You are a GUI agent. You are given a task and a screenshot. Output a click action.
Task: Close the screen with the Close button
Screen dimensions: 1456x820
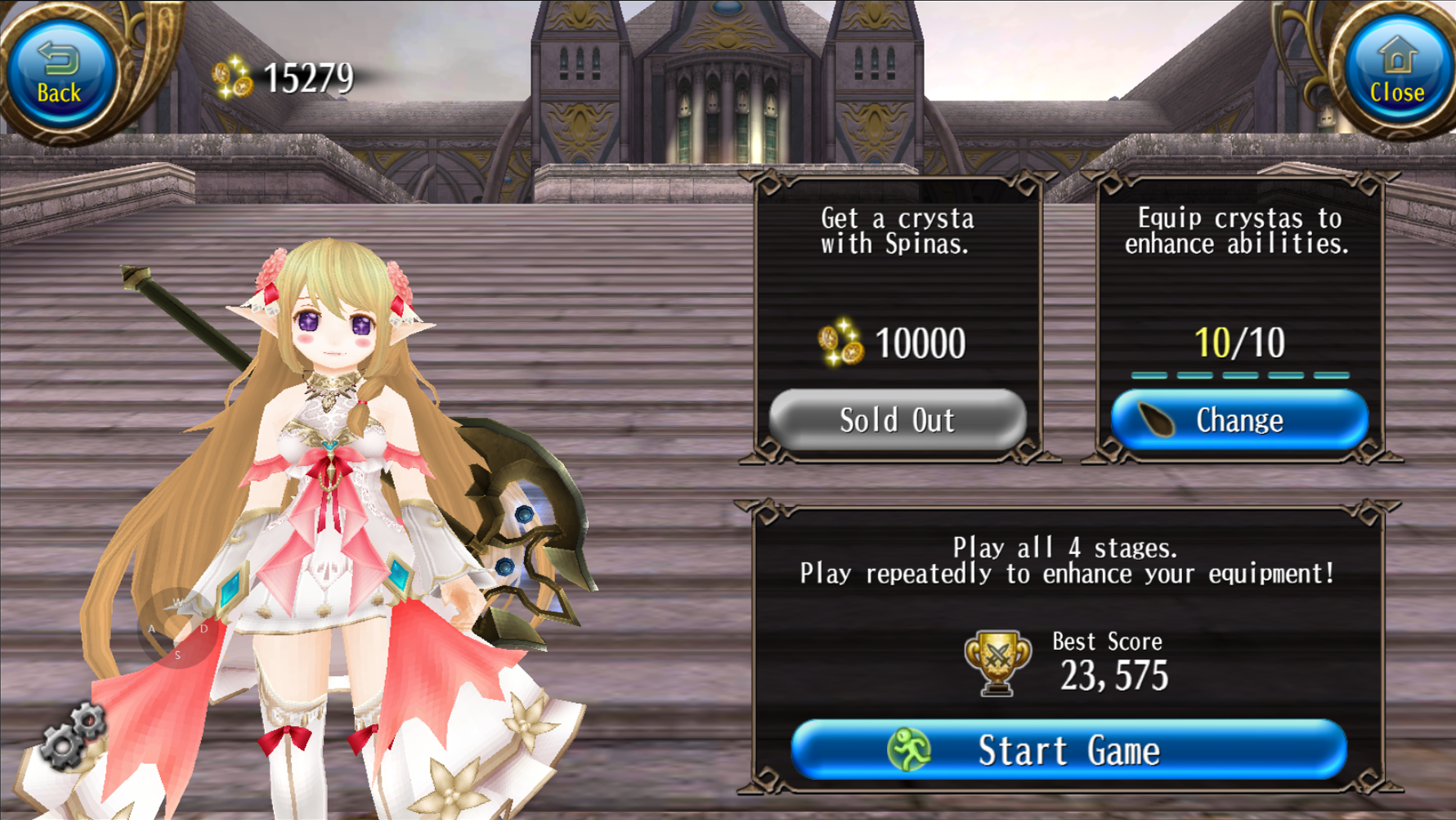1396,74
